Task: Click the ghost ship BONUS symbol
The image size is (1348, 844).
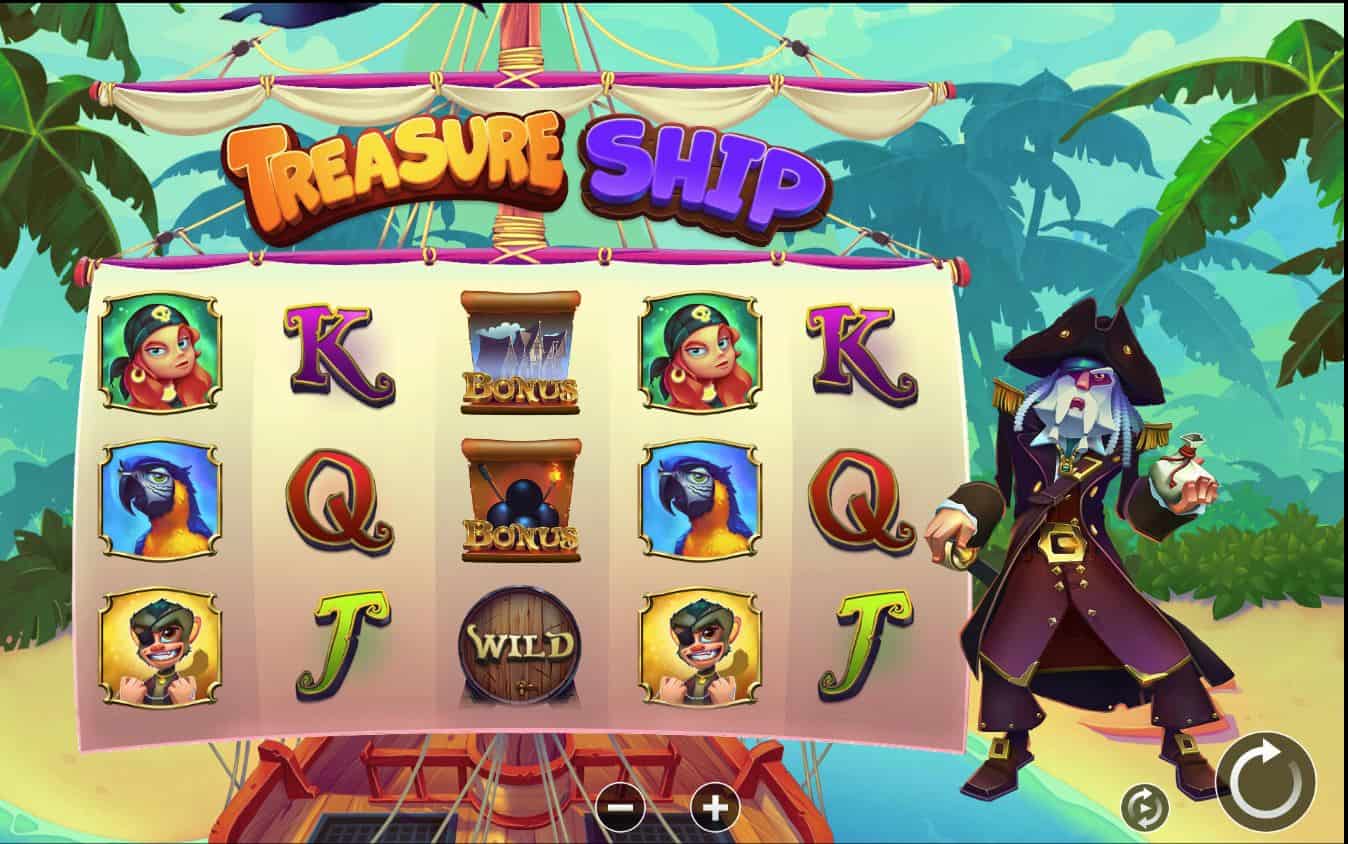Action: (x=516, y=351)
